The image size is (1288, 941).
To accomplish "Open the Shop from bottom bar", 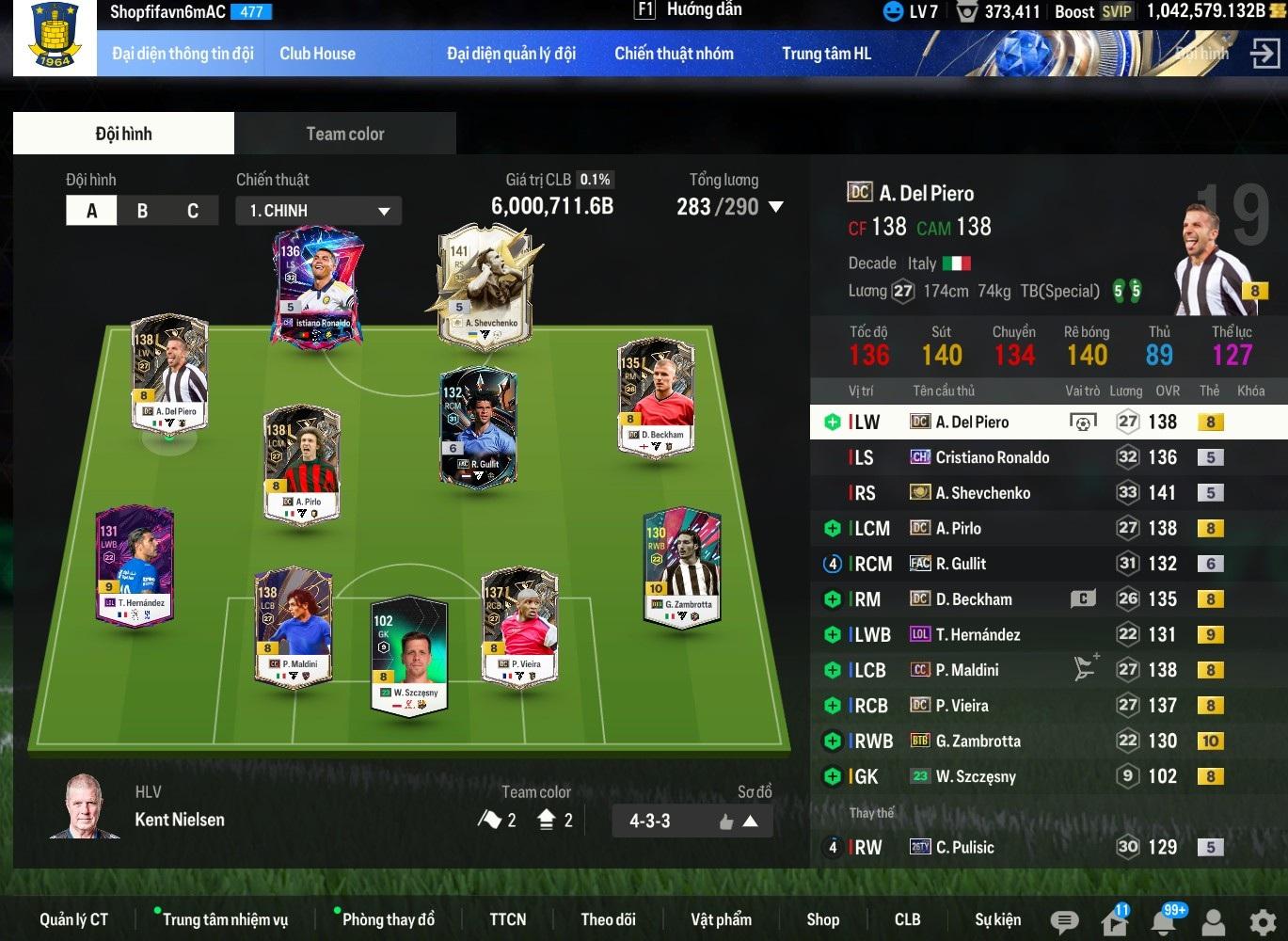I will (x=822, y=919).
